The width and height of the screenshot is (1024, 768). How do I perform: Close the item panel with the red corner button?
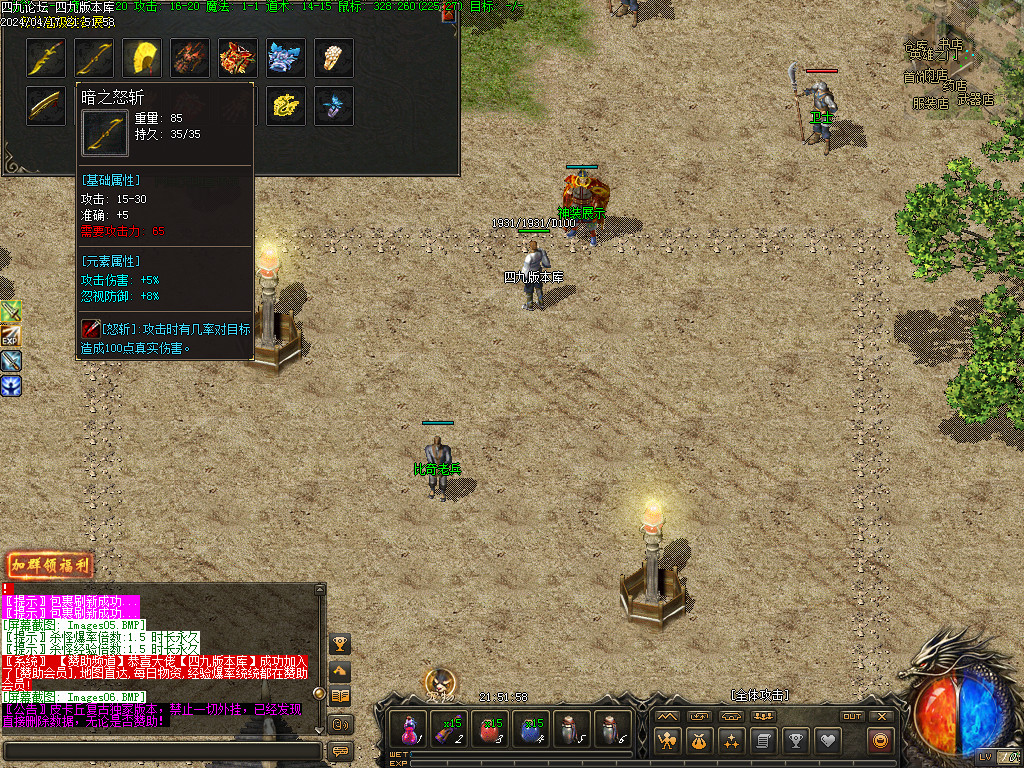449,14
